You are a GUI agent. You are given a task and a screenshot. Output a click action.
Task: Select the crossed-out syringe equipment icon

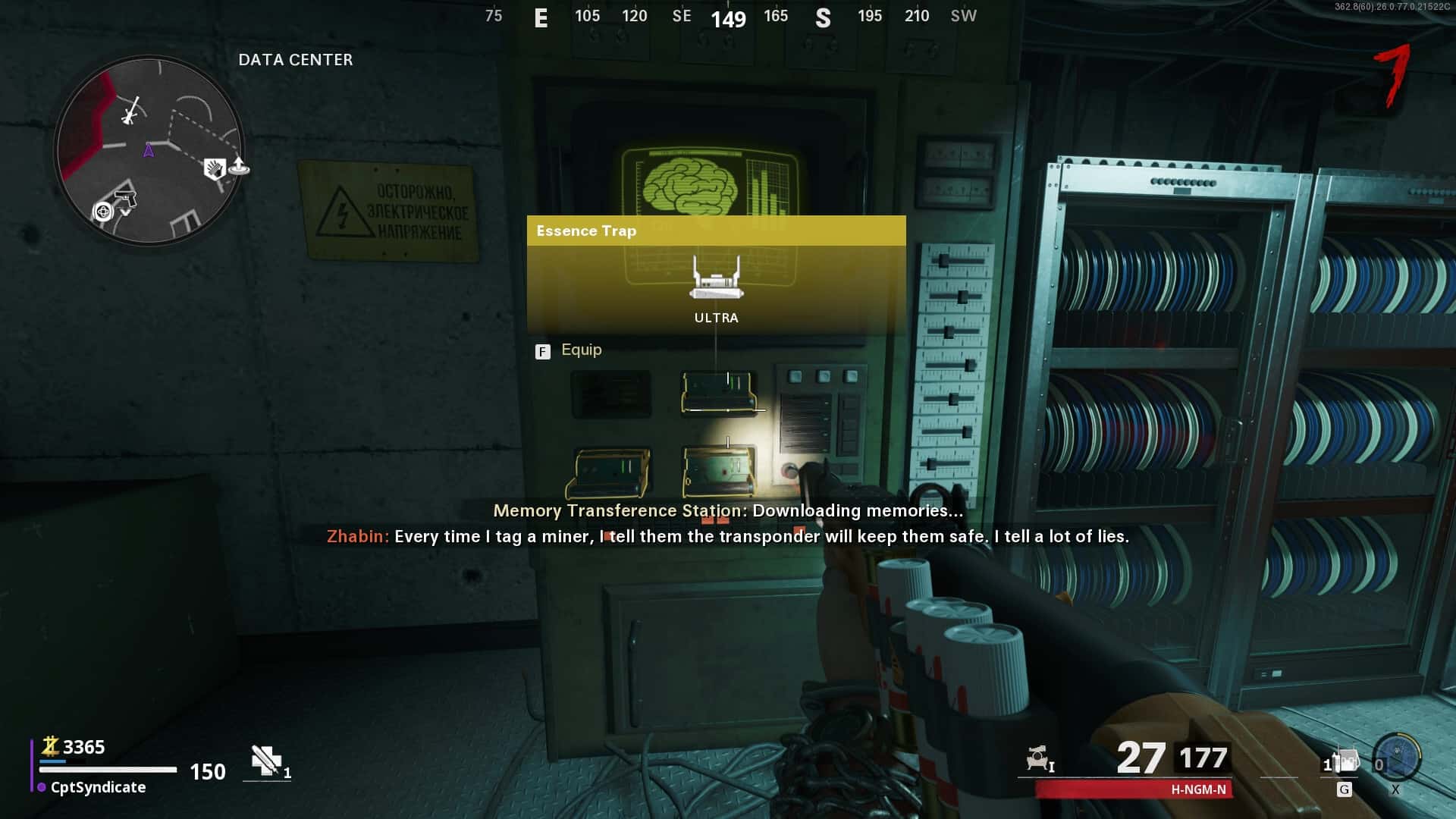click(266, 761)
